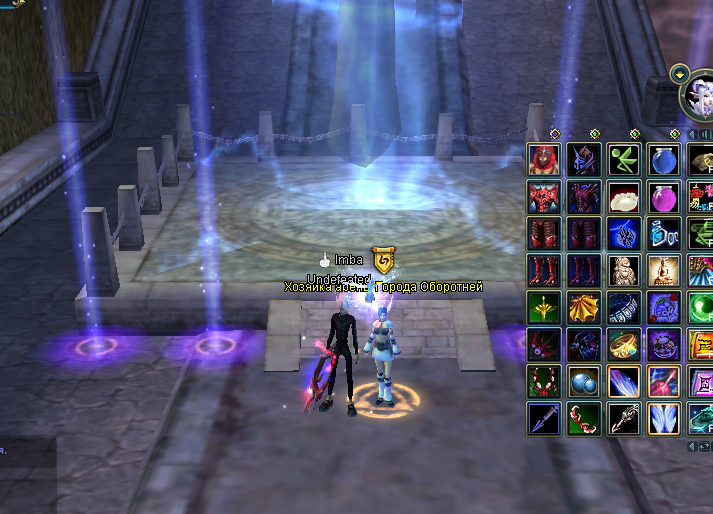The image size is (713, 514).
Task: Collapse panel with yellow arrow above portrait
Action: (x=680, y=73)
